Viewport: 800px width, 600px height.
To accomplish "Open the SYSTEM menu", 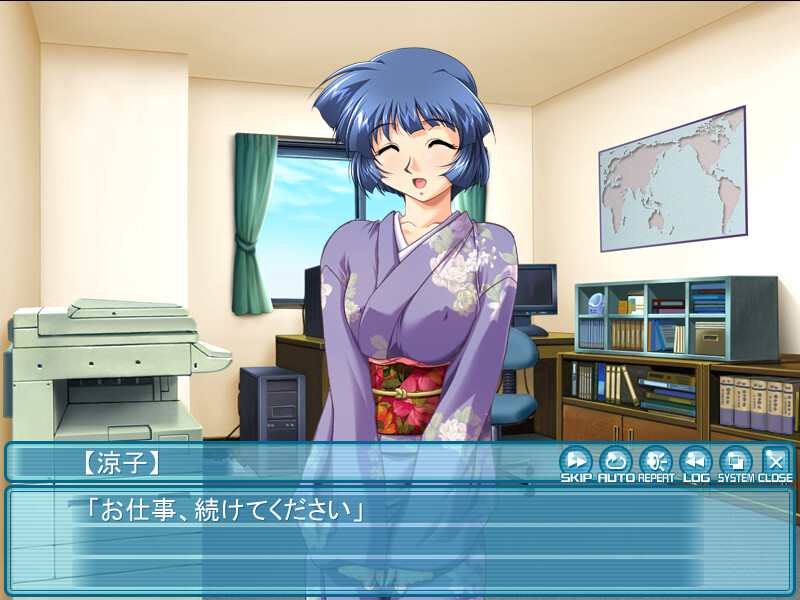I will point(735,462).
